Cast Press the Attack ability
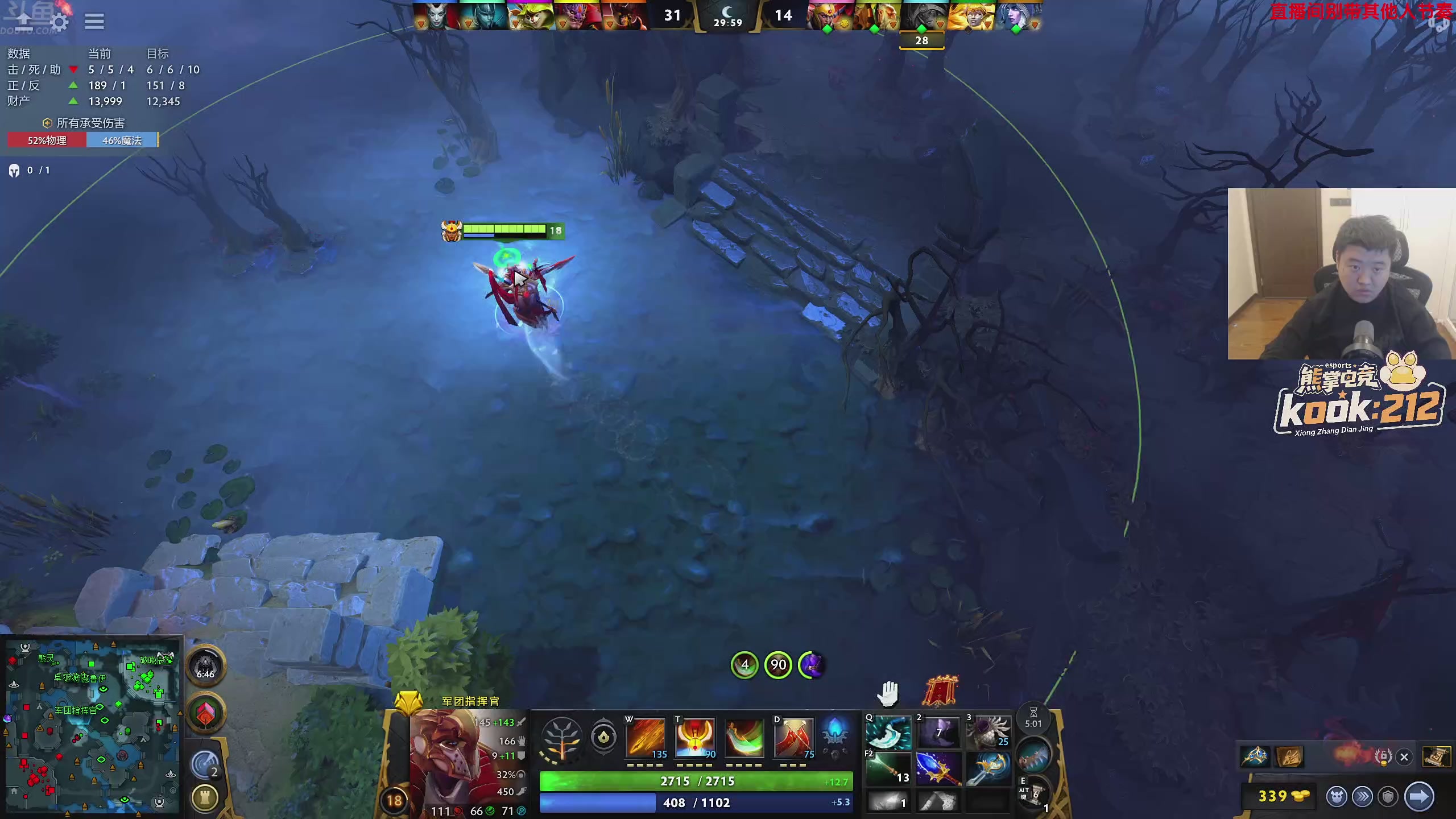This screenshot has height=819, width=1456. coord(694,738)
